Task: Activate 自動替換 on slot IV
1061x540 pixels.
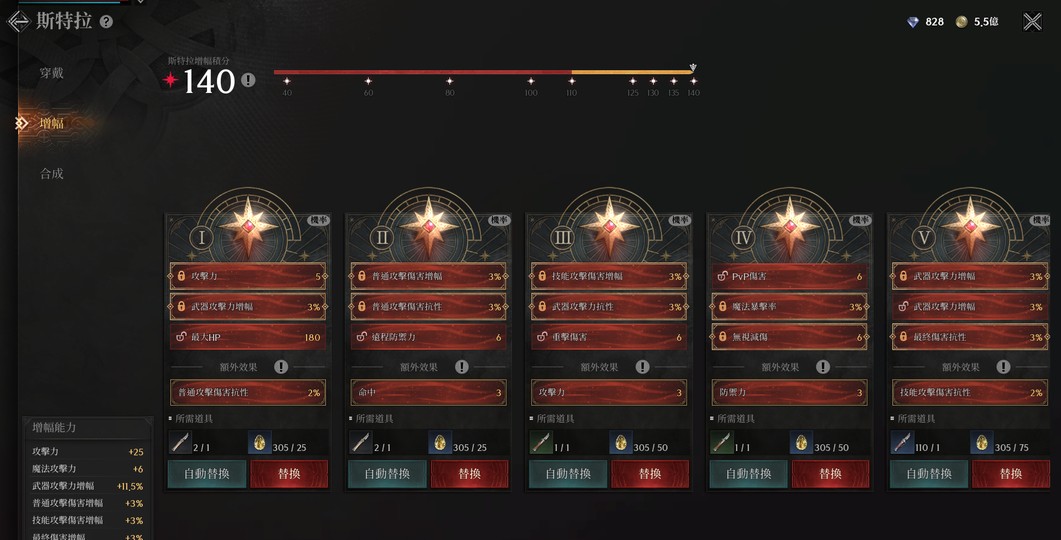Action: pos(748,473)
